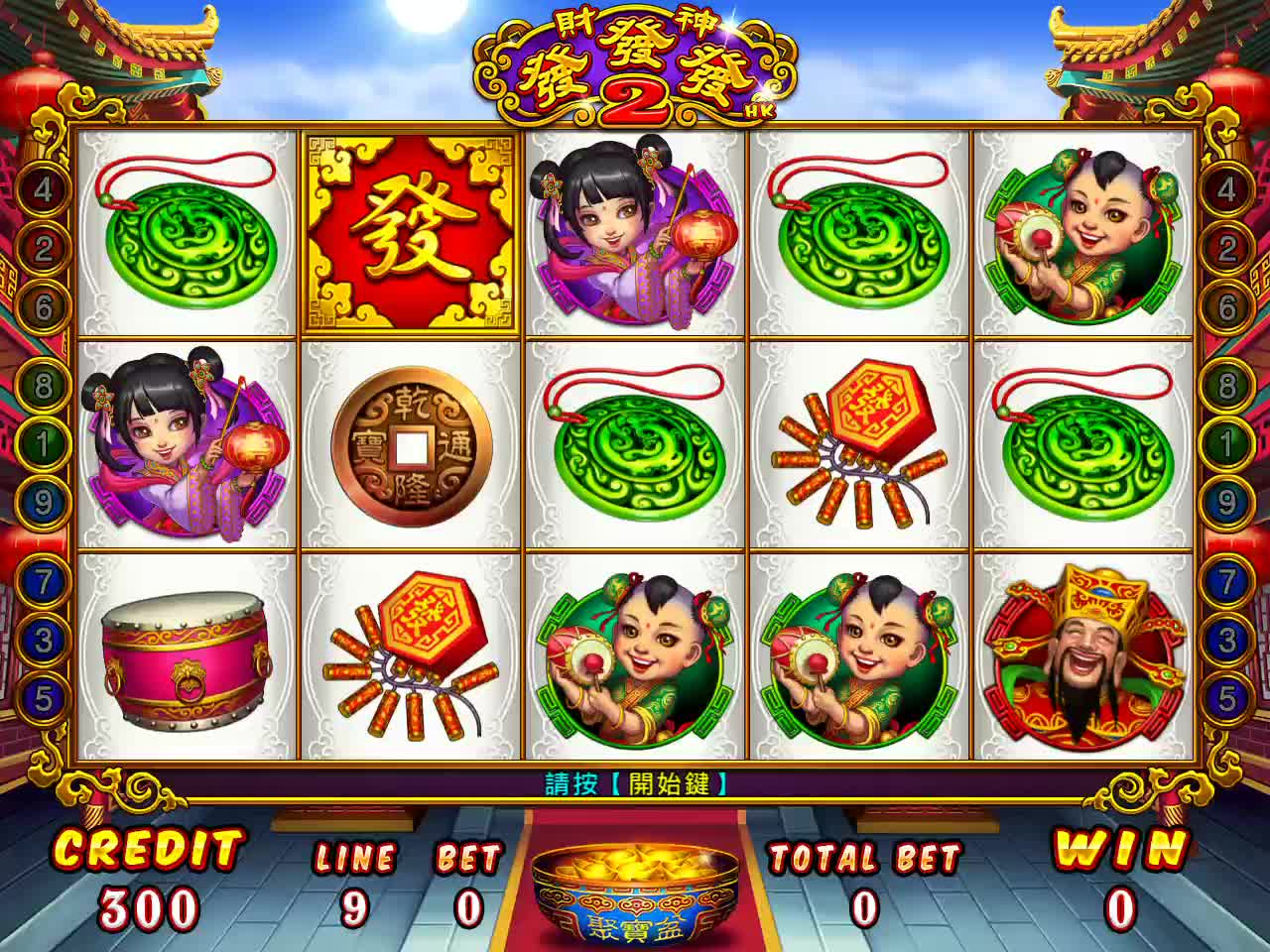Select payline 5 marker on left rail
1270x952 pixels.
[x=42, y=697]
